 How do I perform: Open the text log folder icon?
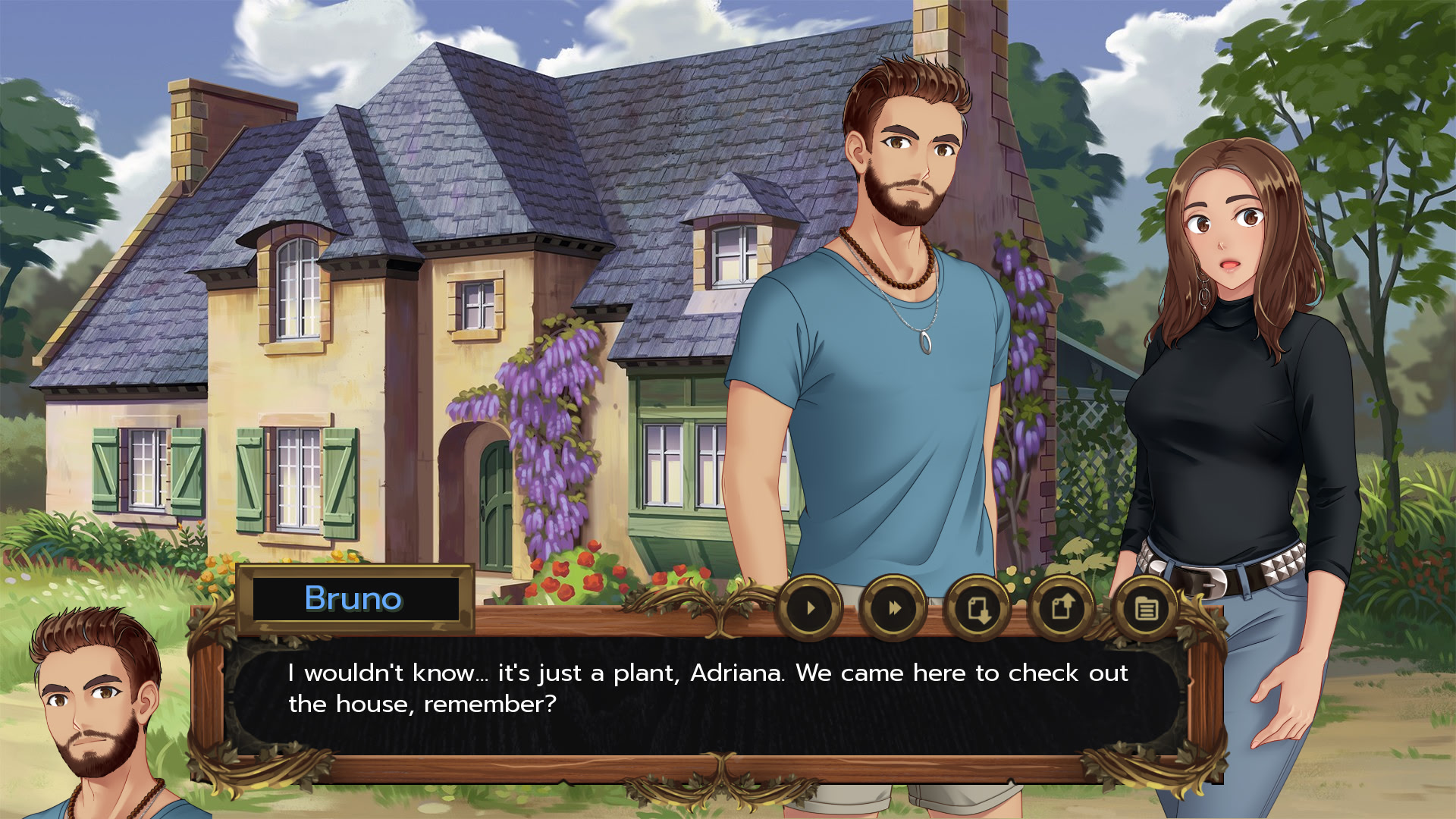pyautogui.click(x=1146, y=607)
